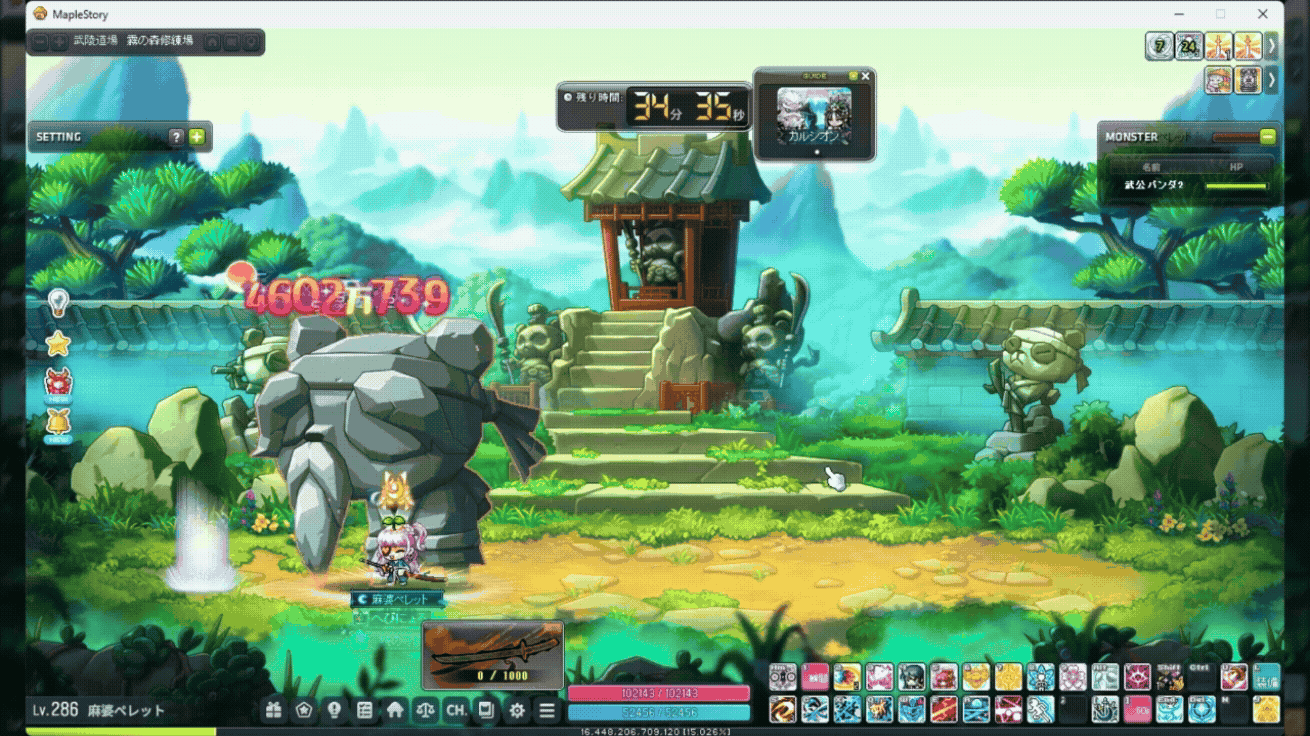Open the gear settings button in the bottom bar
Screen dimensions: 1310x736
pyautogui.click(x=517, y=710)
